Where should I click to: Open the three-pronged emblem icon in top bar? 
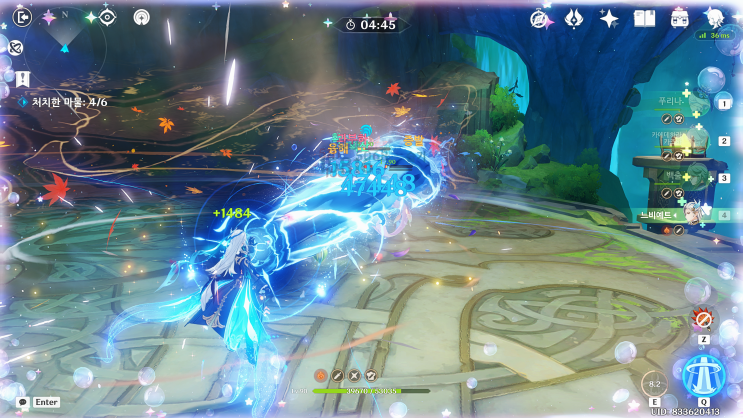pos(575,18)
